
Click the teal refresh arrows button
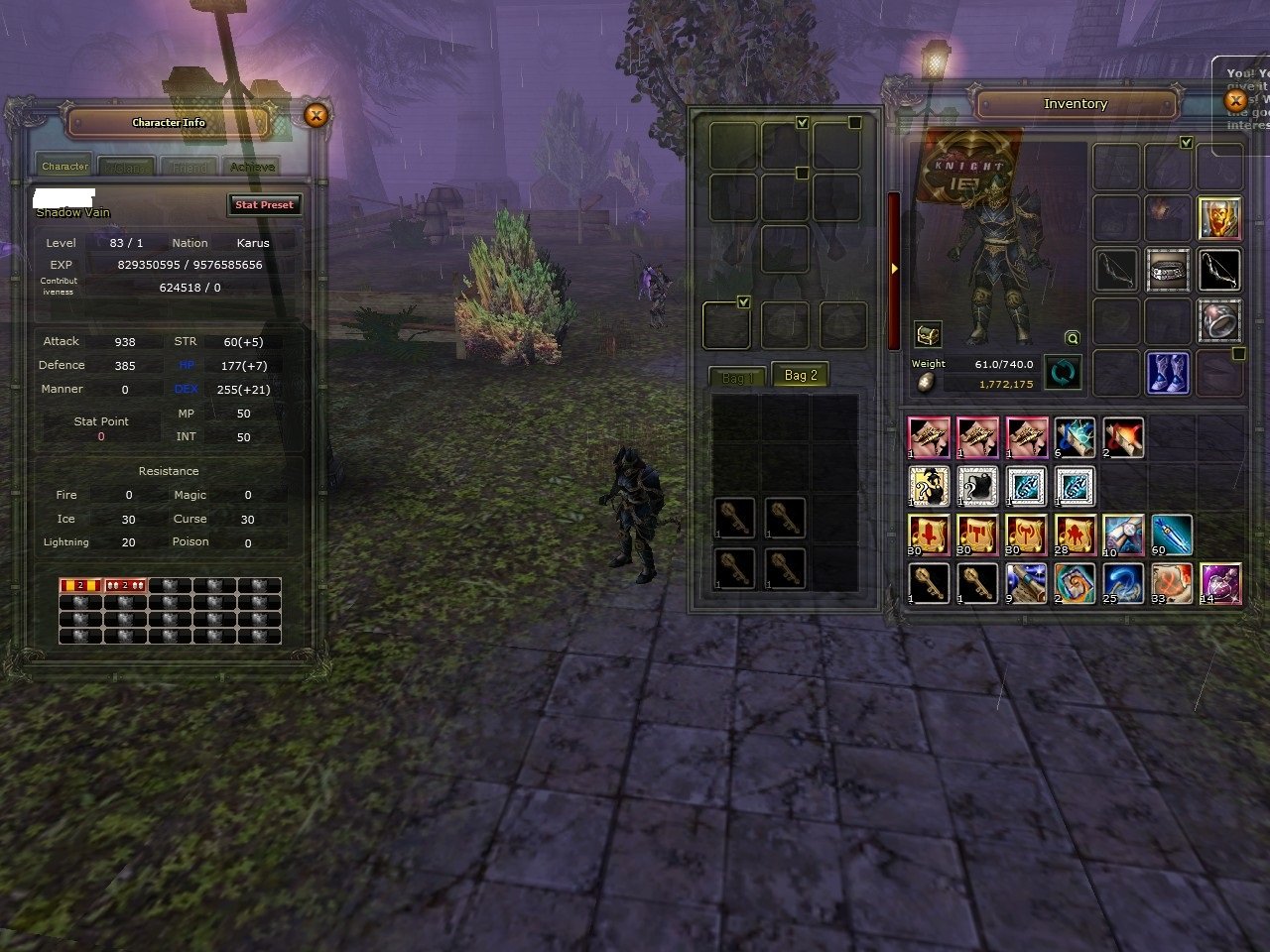coord(1063,373)
